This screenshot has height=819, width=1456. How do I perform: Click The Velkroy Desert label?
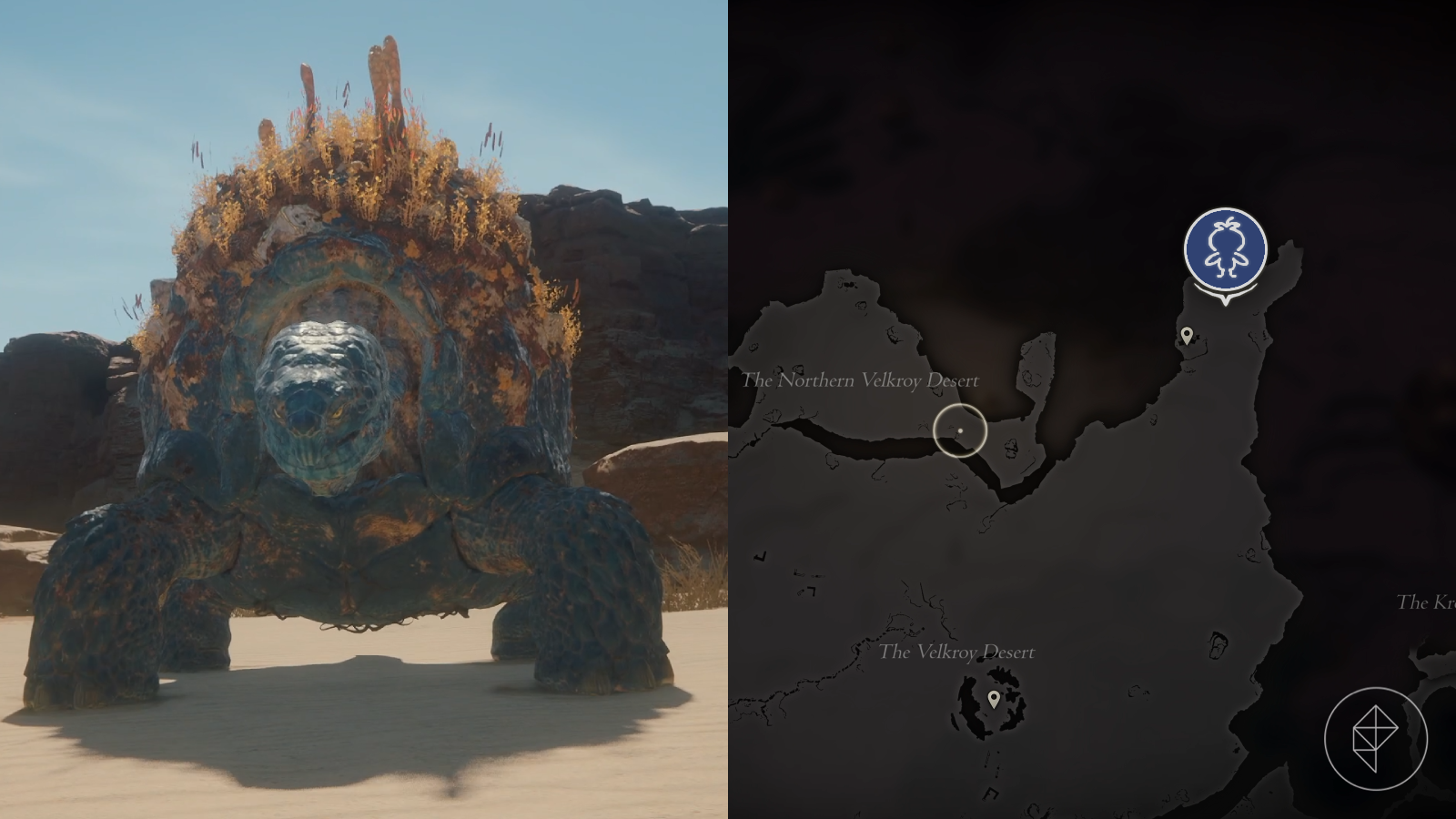(957, 652)
